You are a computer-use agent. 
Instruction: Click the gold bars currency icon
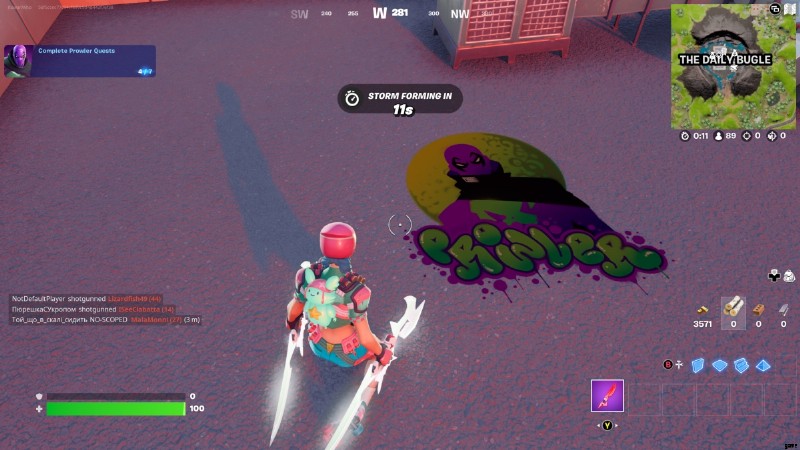pos(703,308)
